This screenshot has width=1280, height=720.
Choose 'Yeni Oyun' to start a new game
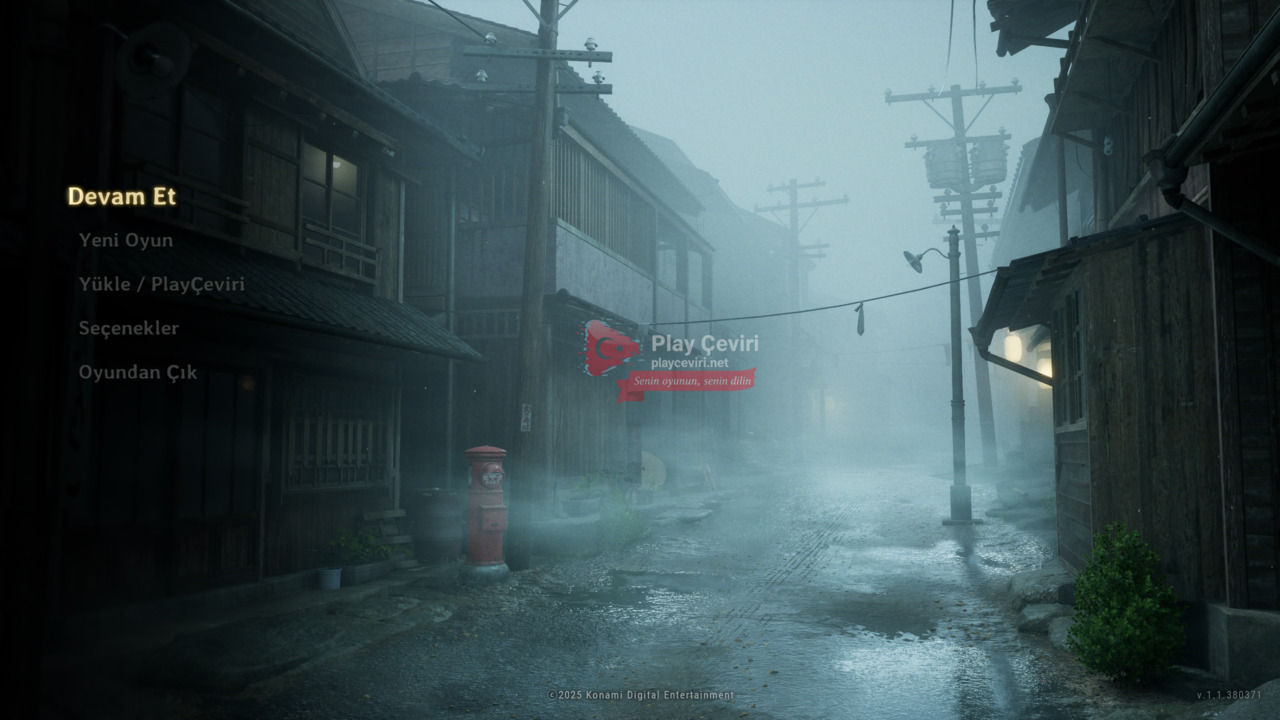coord(126,240)
